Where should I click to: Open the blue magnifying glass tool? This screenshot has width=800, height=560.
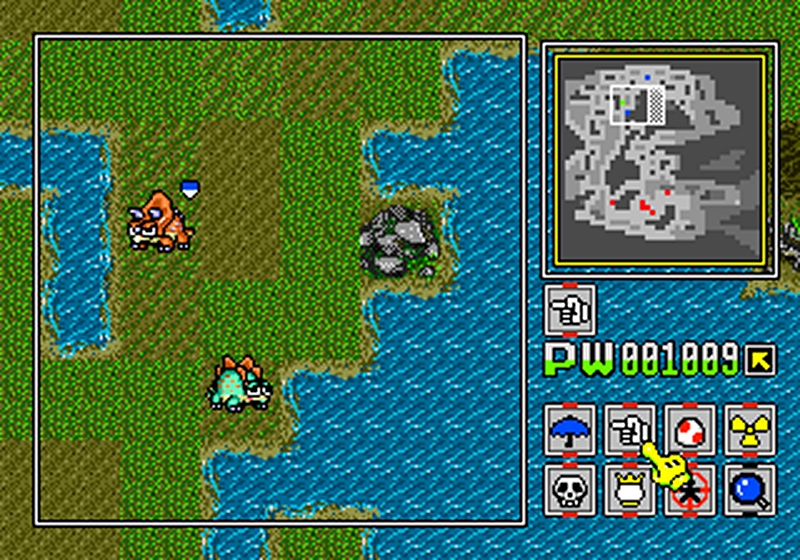pos(748,490)
